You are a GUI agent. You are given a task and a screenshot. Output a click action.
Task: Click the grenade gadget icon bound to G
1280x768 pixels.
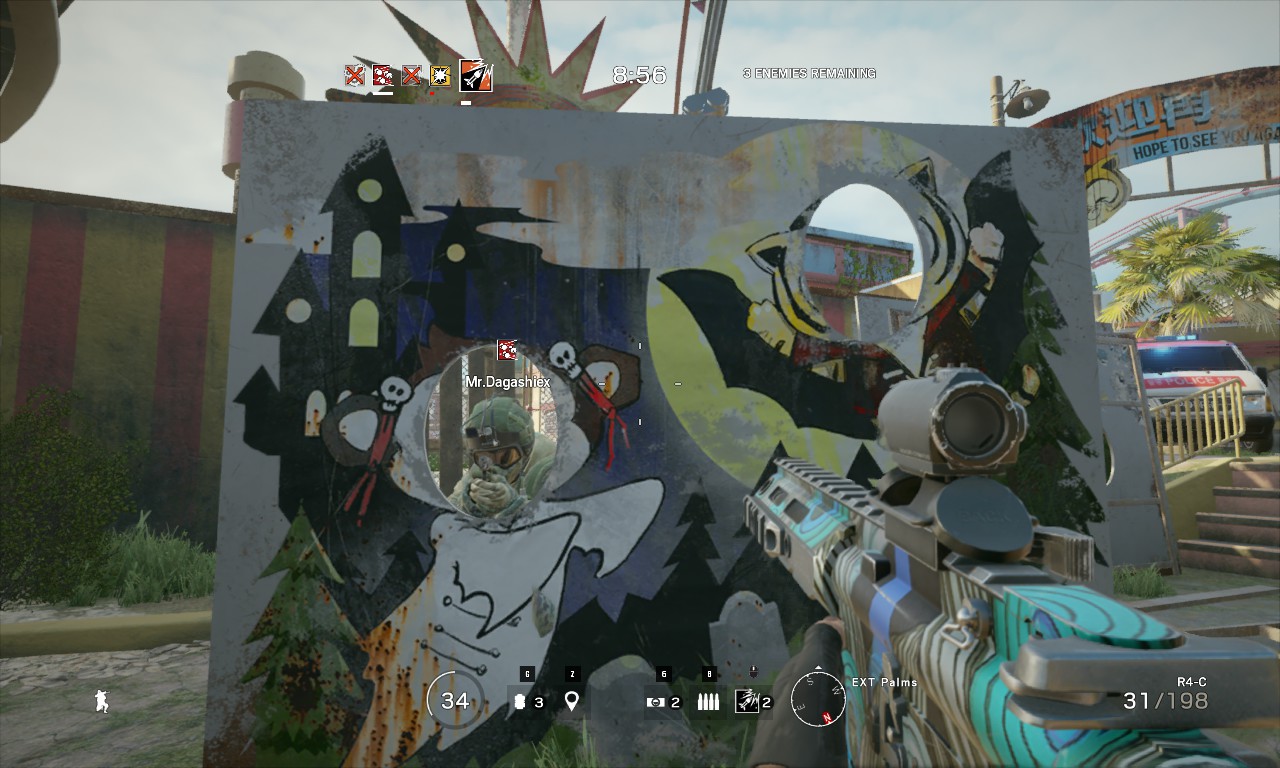(518, 702)
